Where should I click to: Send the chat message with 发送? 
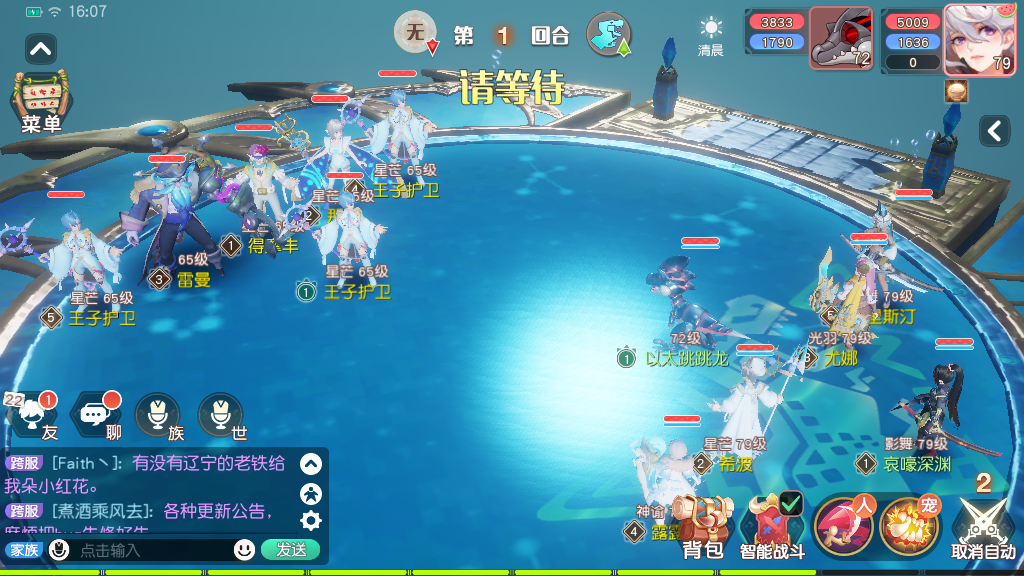click(291, 549)
